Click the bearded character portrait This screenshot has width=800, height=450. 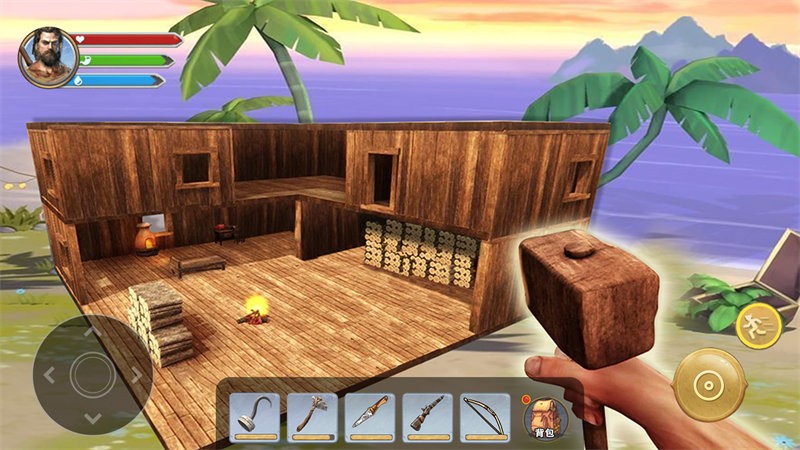[x=47, y=55]
